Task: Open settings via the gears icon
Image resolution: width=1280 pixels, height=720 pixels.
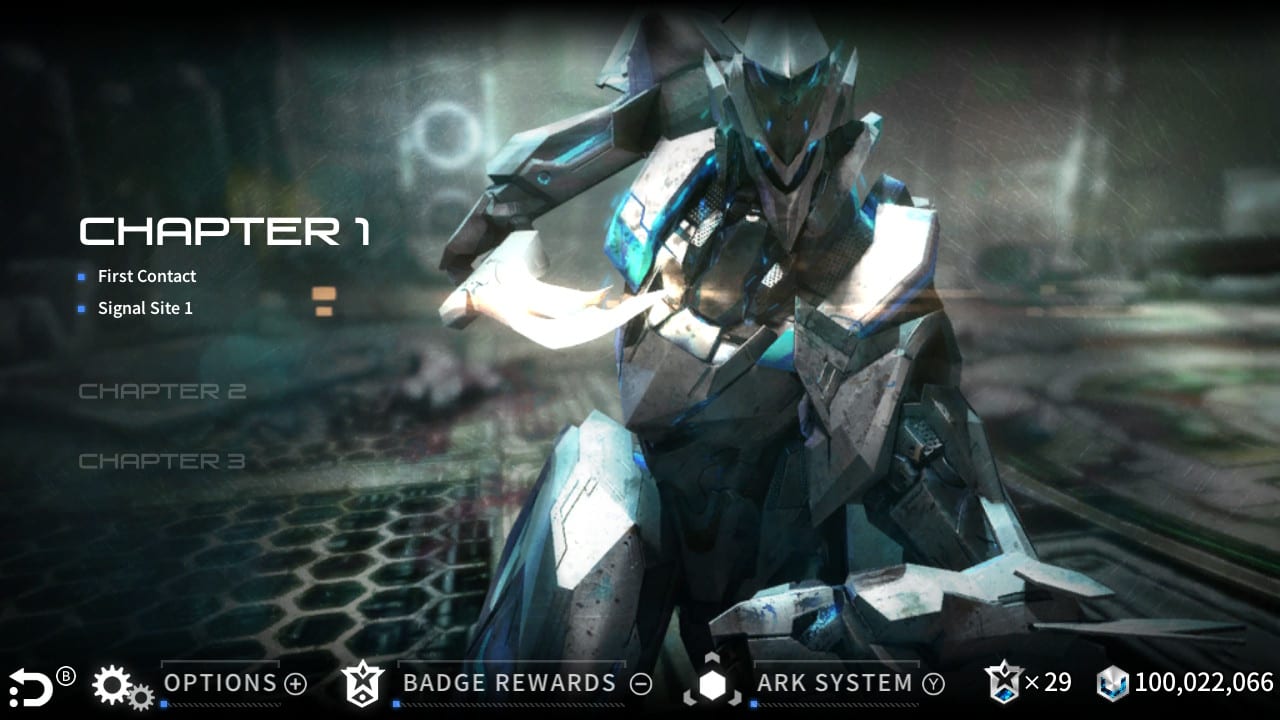Action: click(113, 685)
